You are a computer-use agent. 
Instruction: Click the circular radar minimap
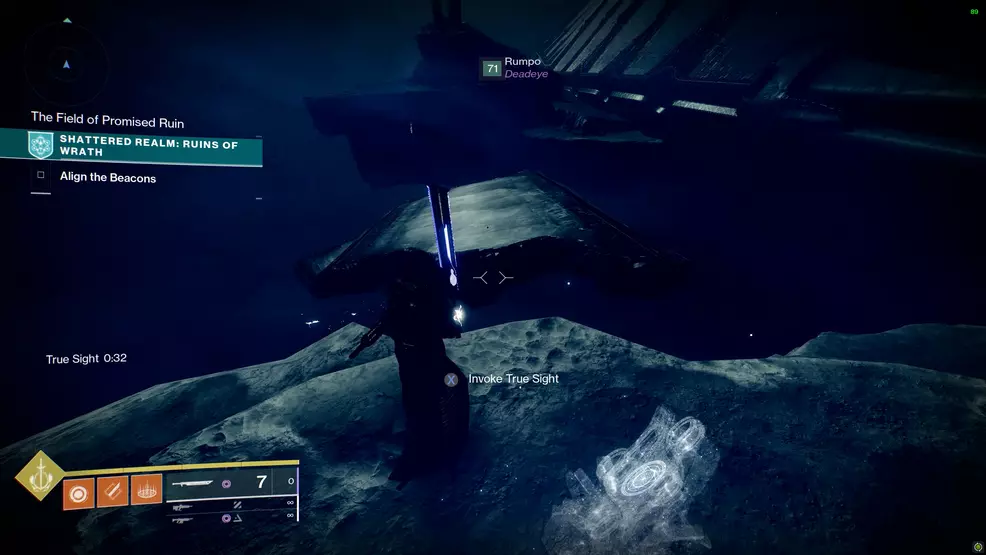click(66, 62)
